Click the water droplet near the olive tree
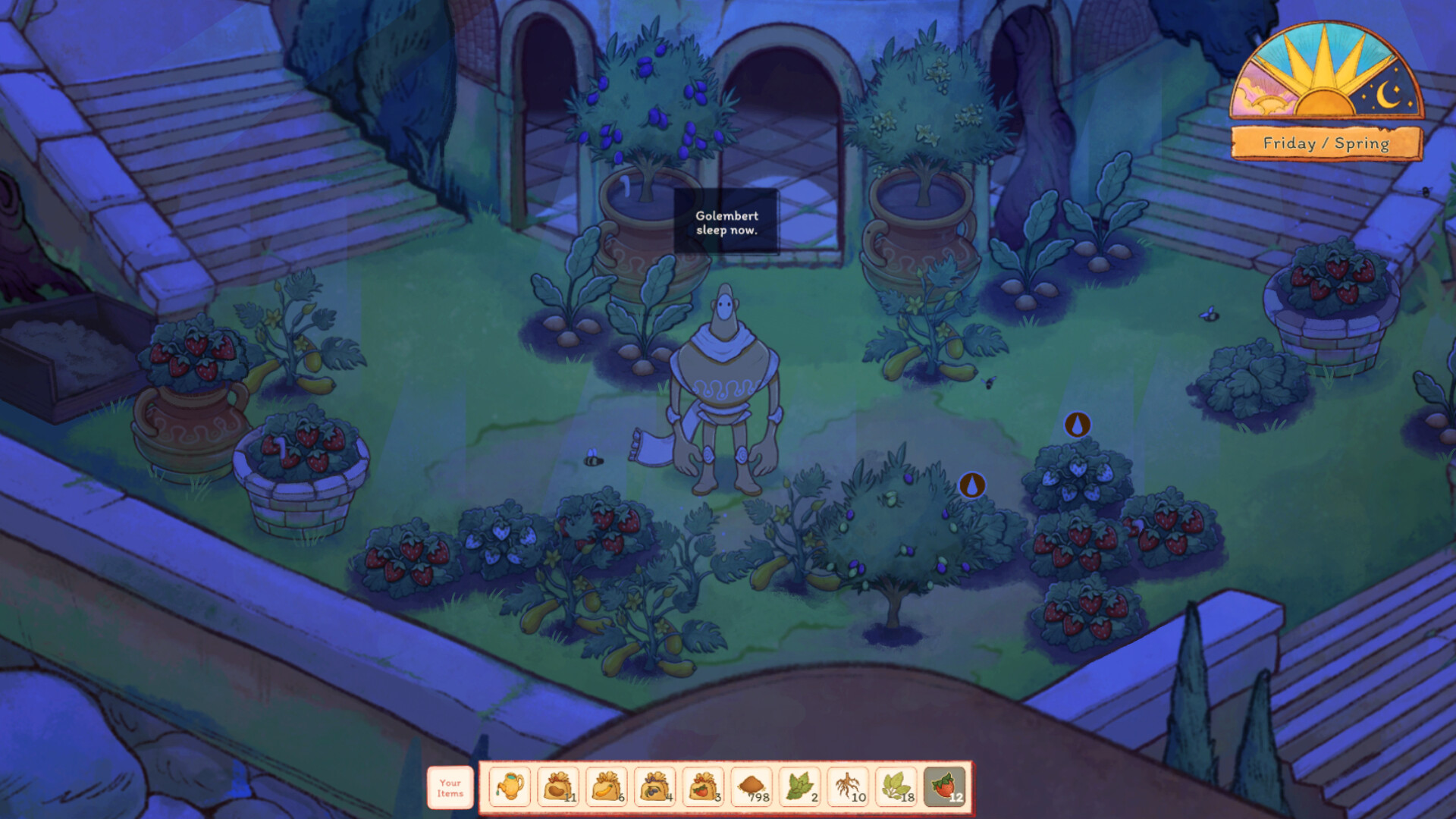Image resolution: width=1456 pixels, height=819 pixels. [x=973, y=483]
